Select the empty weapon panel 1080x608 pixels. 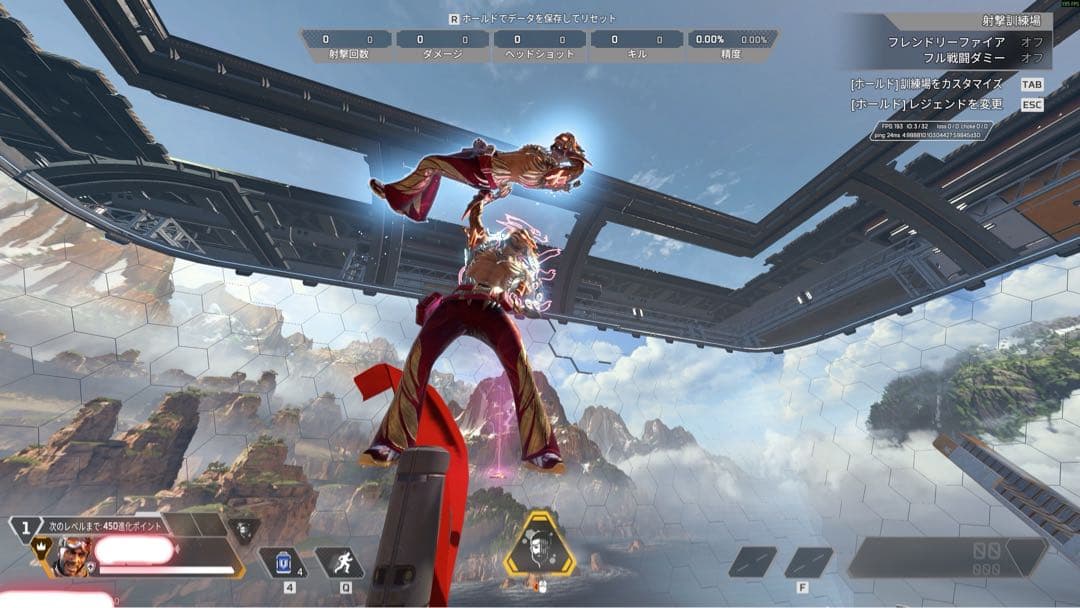coord(944,558)
